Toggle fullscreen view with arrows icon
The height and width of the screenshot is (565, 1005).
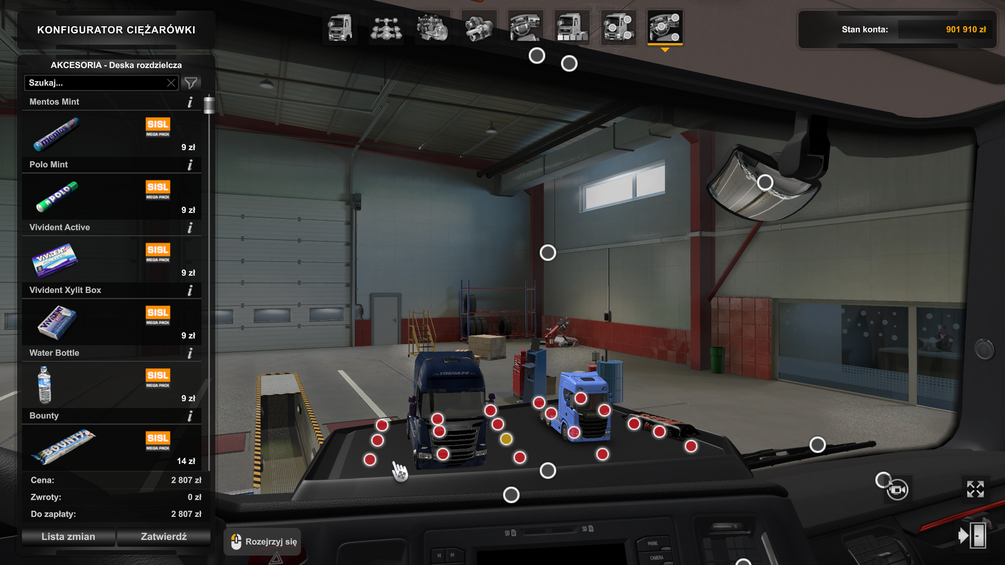click(x=975, y=489)
